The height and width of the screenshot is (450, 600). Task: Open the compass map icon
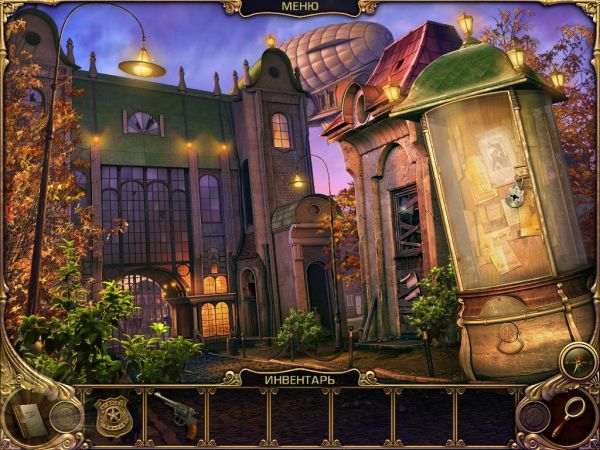click(x=577, y=360)
